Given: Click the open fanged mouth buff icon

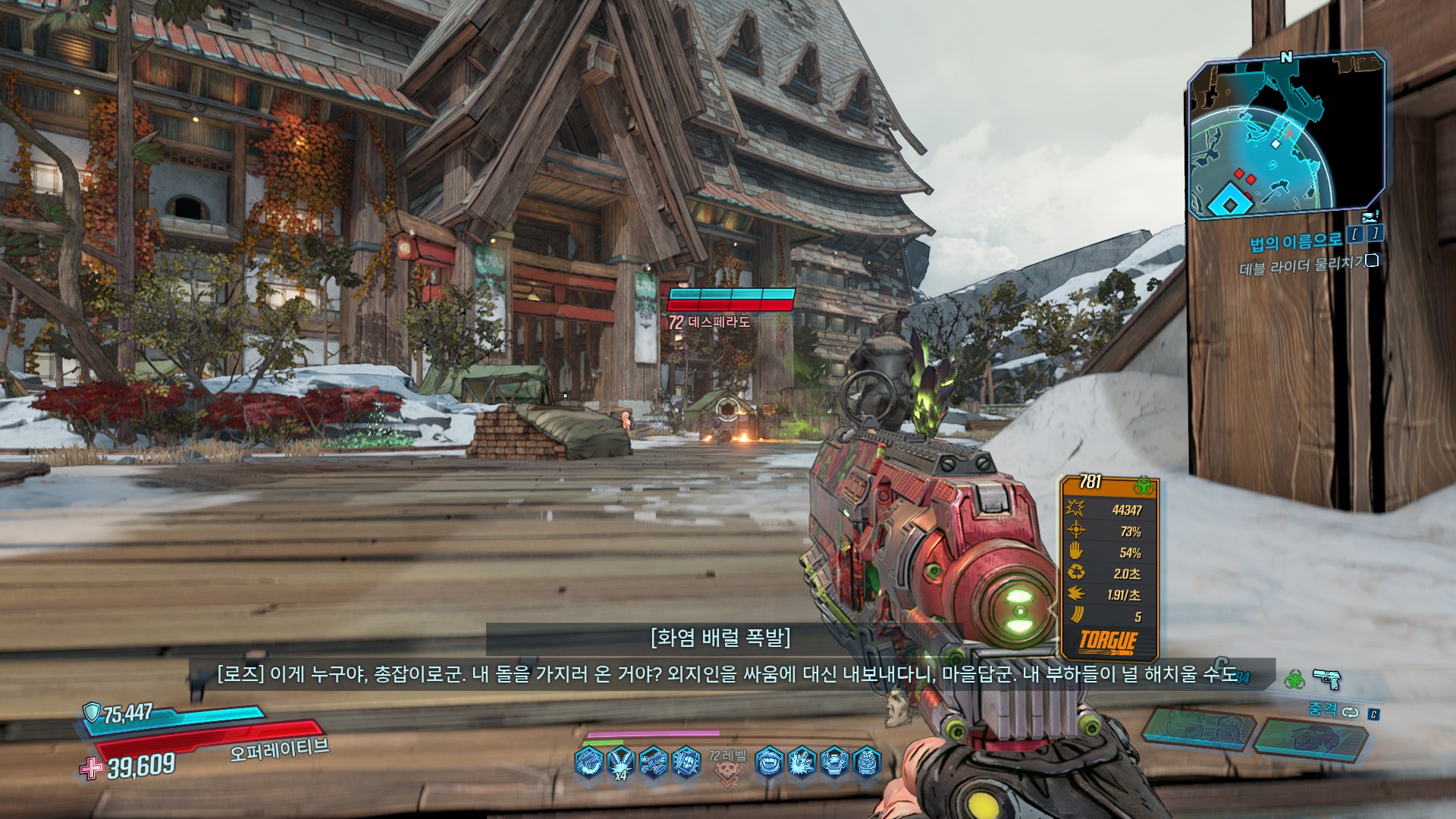Looking at the screenshot, I should click(768, 761).
